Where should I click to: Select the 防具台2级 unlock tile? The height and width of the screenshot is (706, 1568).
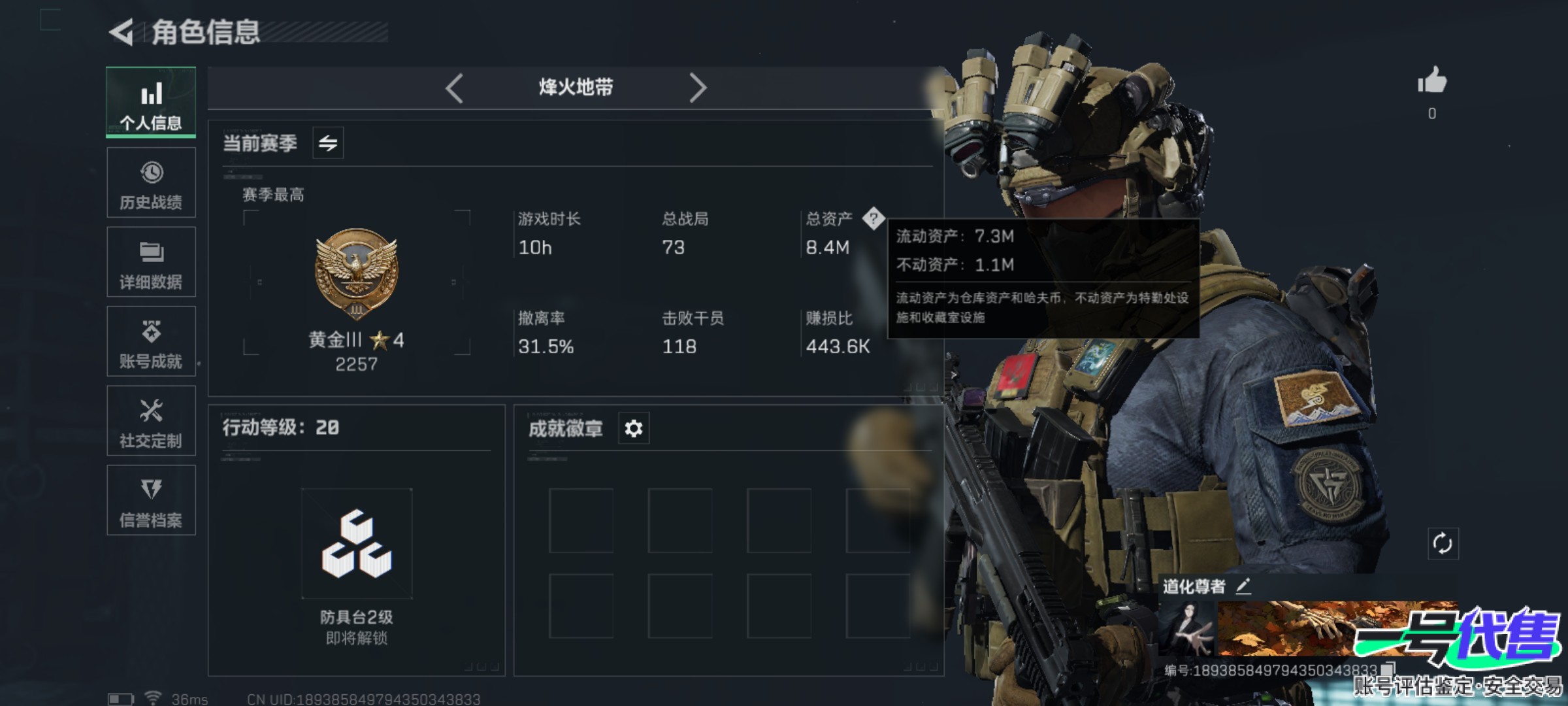[357, 544]
